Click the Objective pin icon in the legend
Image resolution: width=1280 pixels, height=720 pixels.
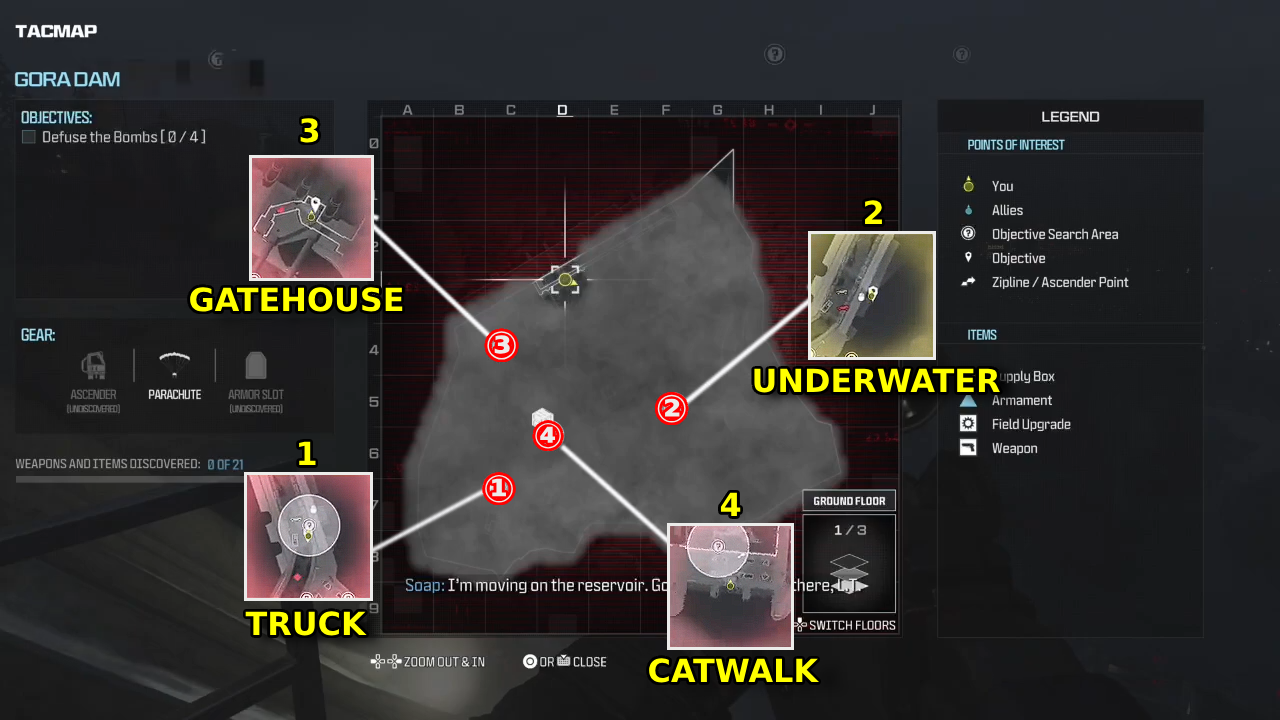pos(966,258)
